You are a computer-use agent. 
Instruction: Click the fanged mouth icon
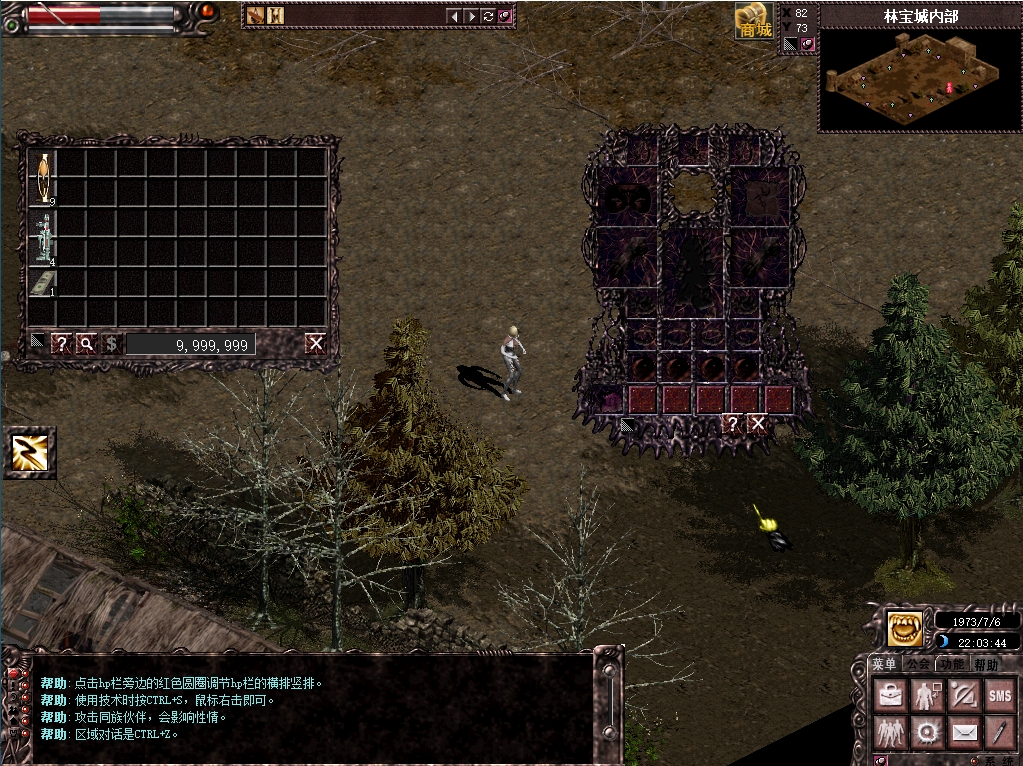(905, 629)
